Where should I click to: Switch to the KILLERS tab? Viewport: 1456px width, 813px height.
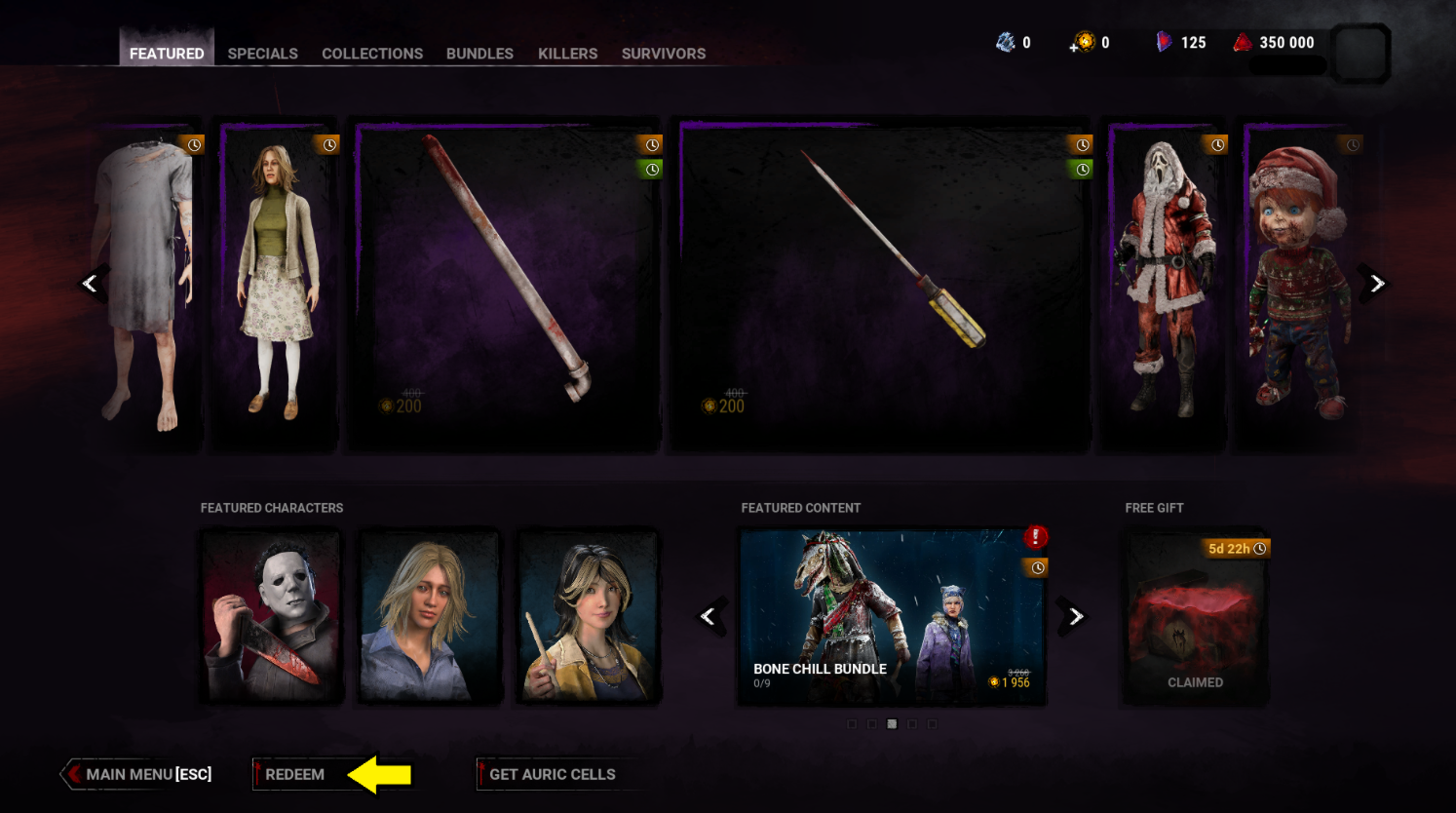tap(567, 54)
